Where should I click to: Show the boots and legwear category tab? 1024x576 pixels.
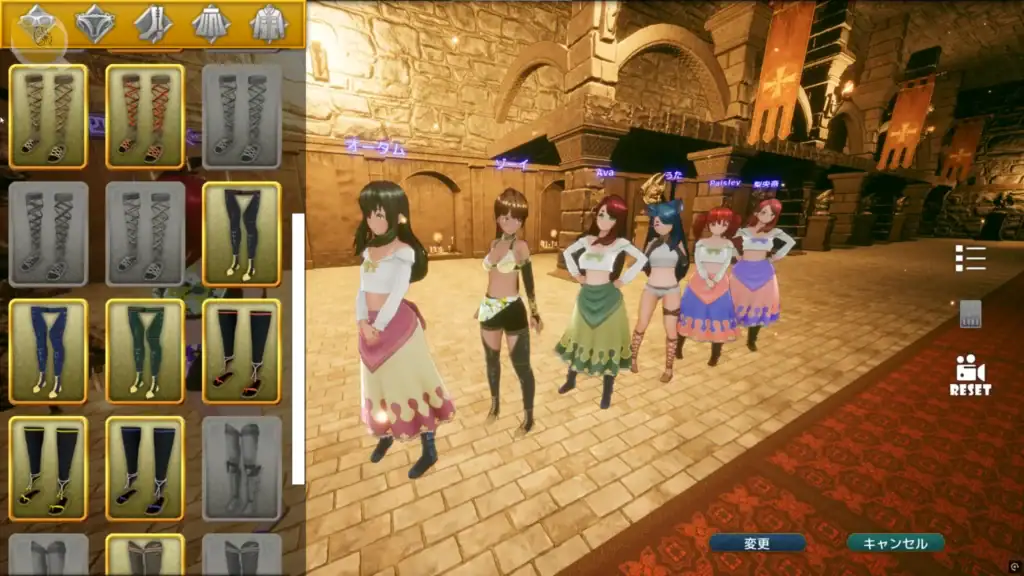tap(153, 23)
